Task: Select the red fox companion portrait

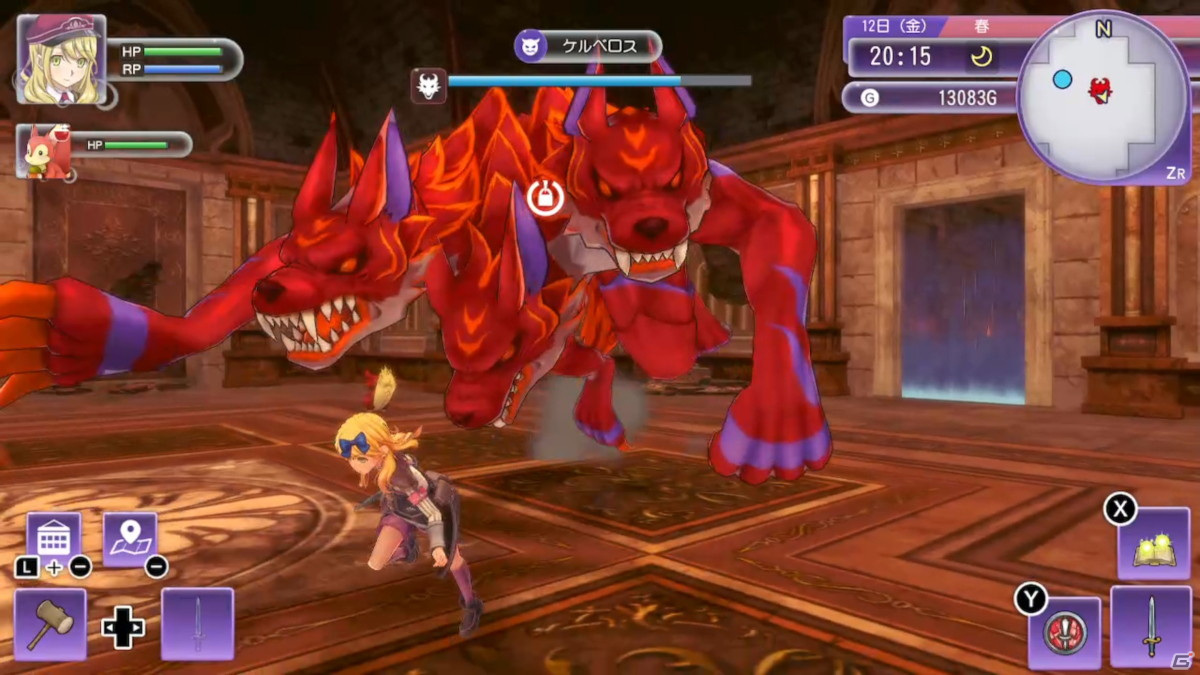Action: [x=43, y=152]
